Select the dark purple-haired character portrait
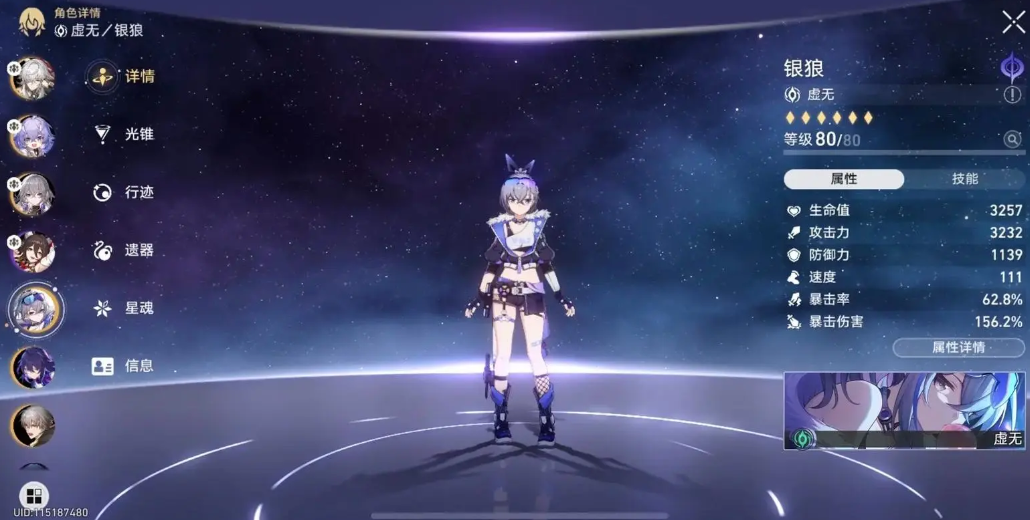The height and width of the screenshot is (520, 1030). tap(33, 367)
